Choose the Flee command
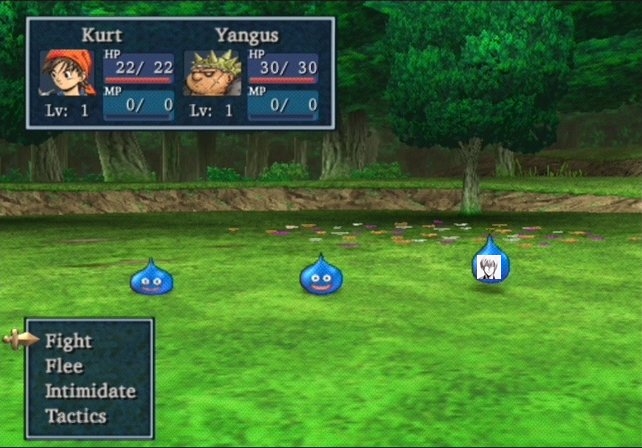Viewport: 642px width, 448px height. 64,366
